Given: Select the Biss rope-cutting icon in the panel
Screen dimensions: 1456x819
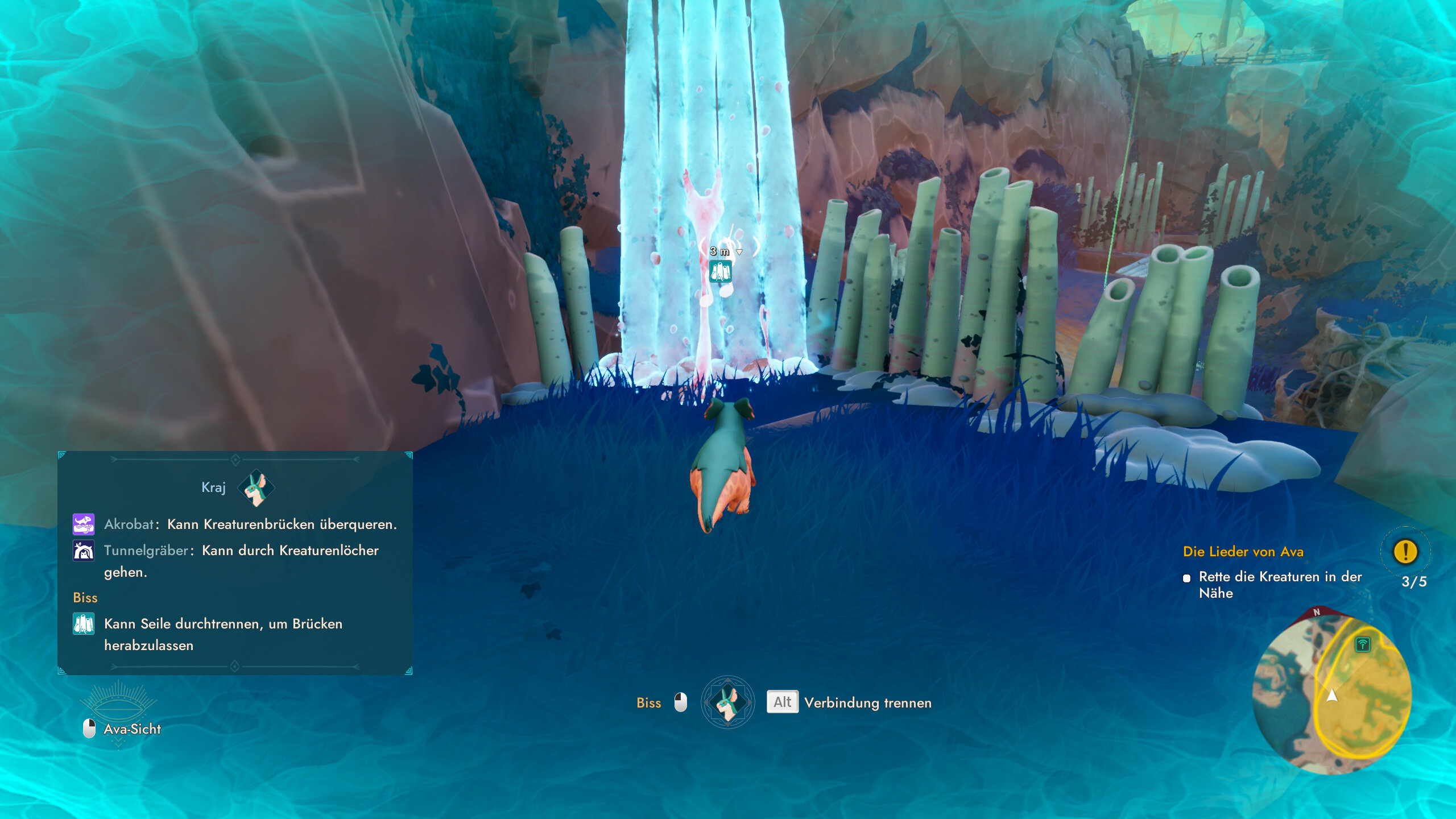Looking at the screenshot, I should tap(84, 624).
